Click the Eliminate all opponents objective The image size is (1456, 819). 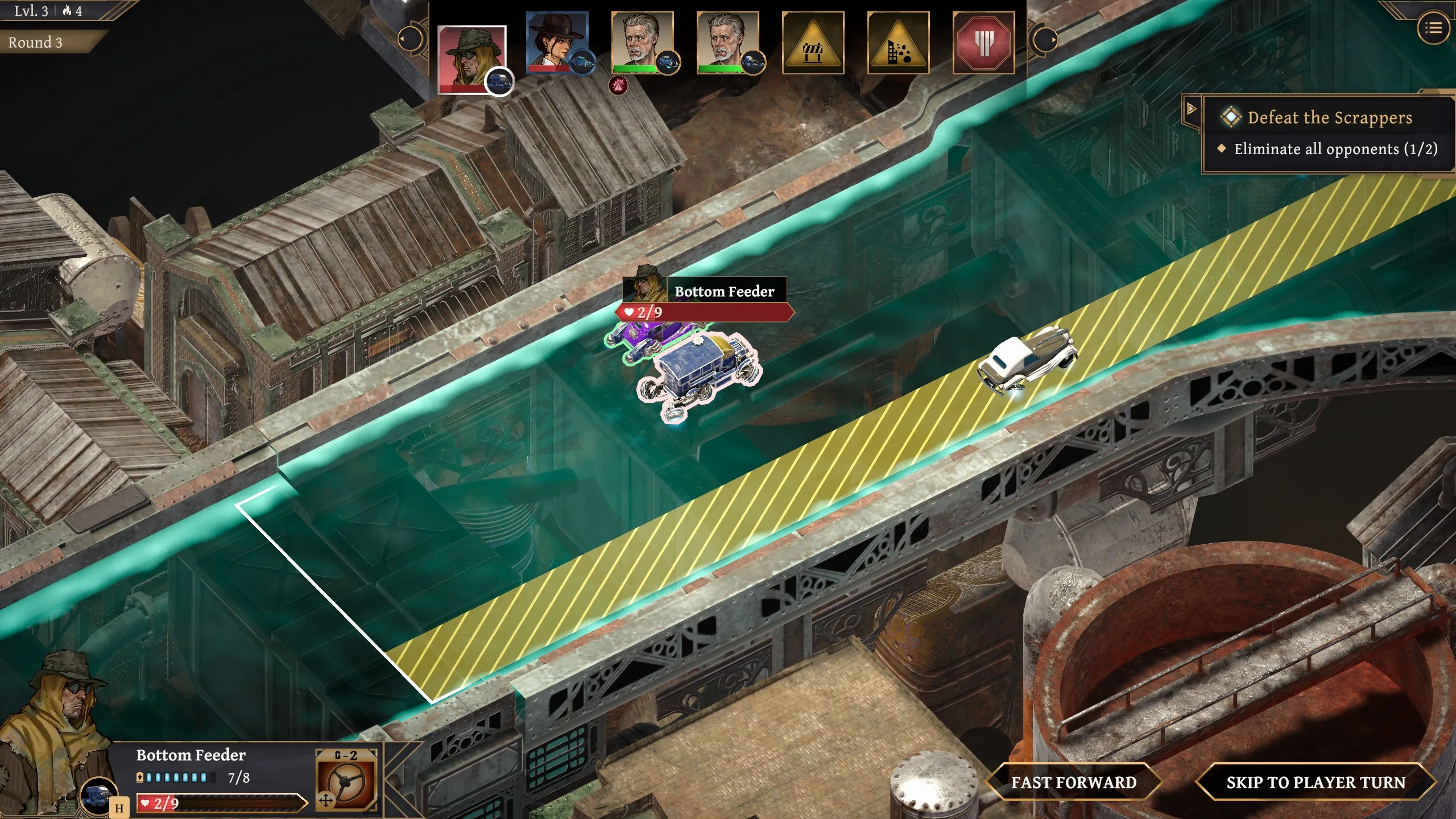(x=1335, y=149)
